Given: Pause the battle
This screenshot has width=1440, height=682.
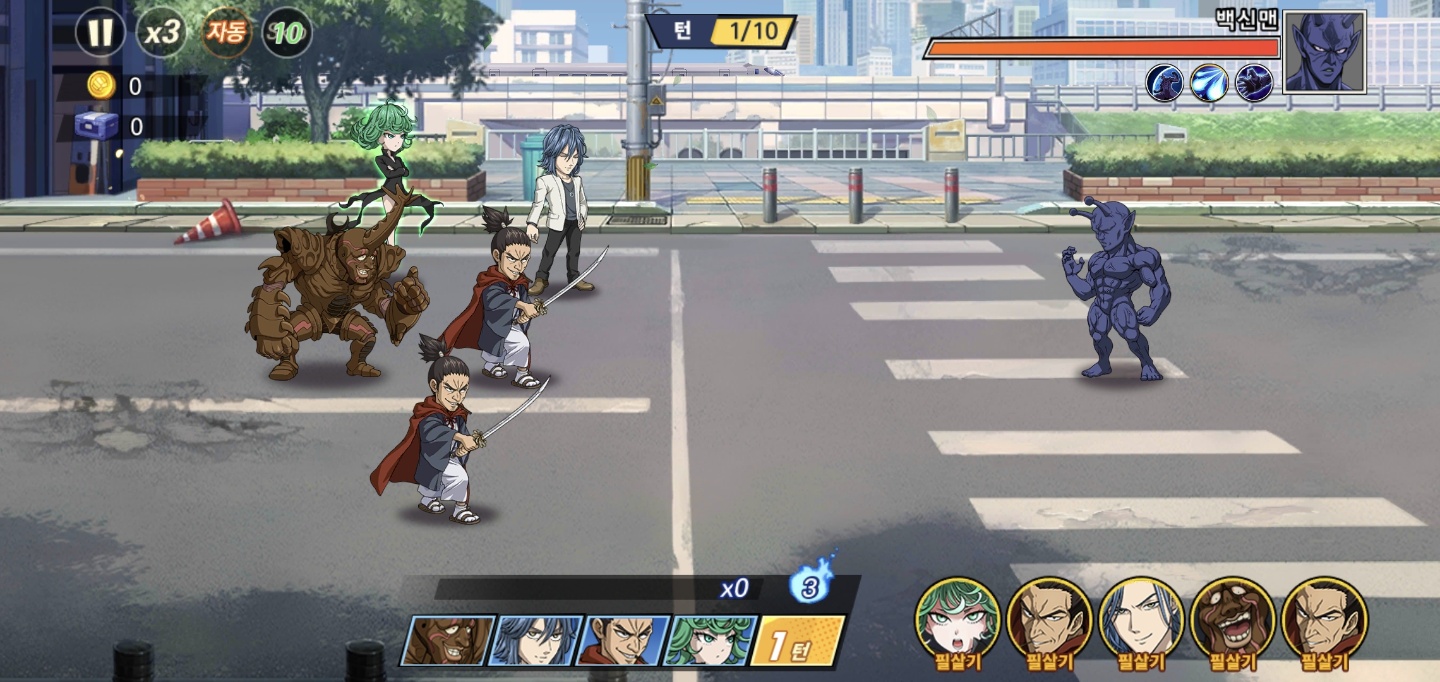Looking at the screenshot, I should [x=100, y=33].
